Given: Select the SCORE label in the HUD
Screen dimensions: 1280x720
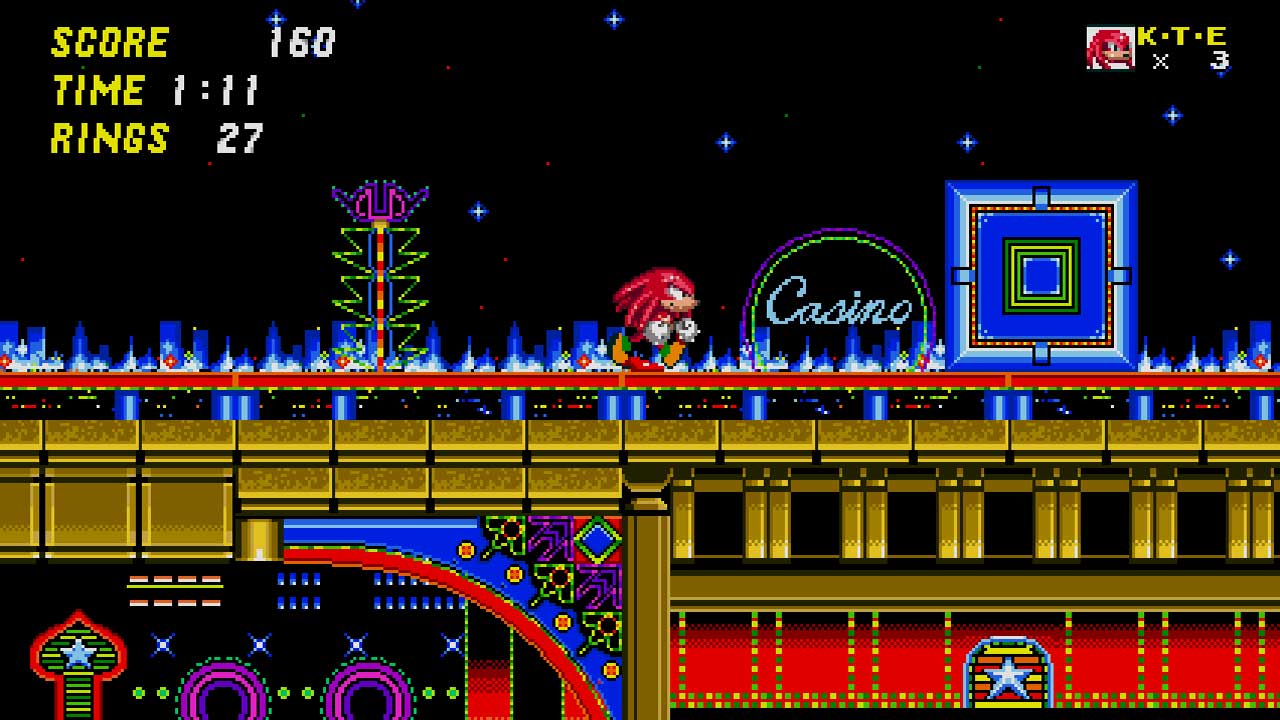Looking at the screenshot, I should click(x=108, y=42).
